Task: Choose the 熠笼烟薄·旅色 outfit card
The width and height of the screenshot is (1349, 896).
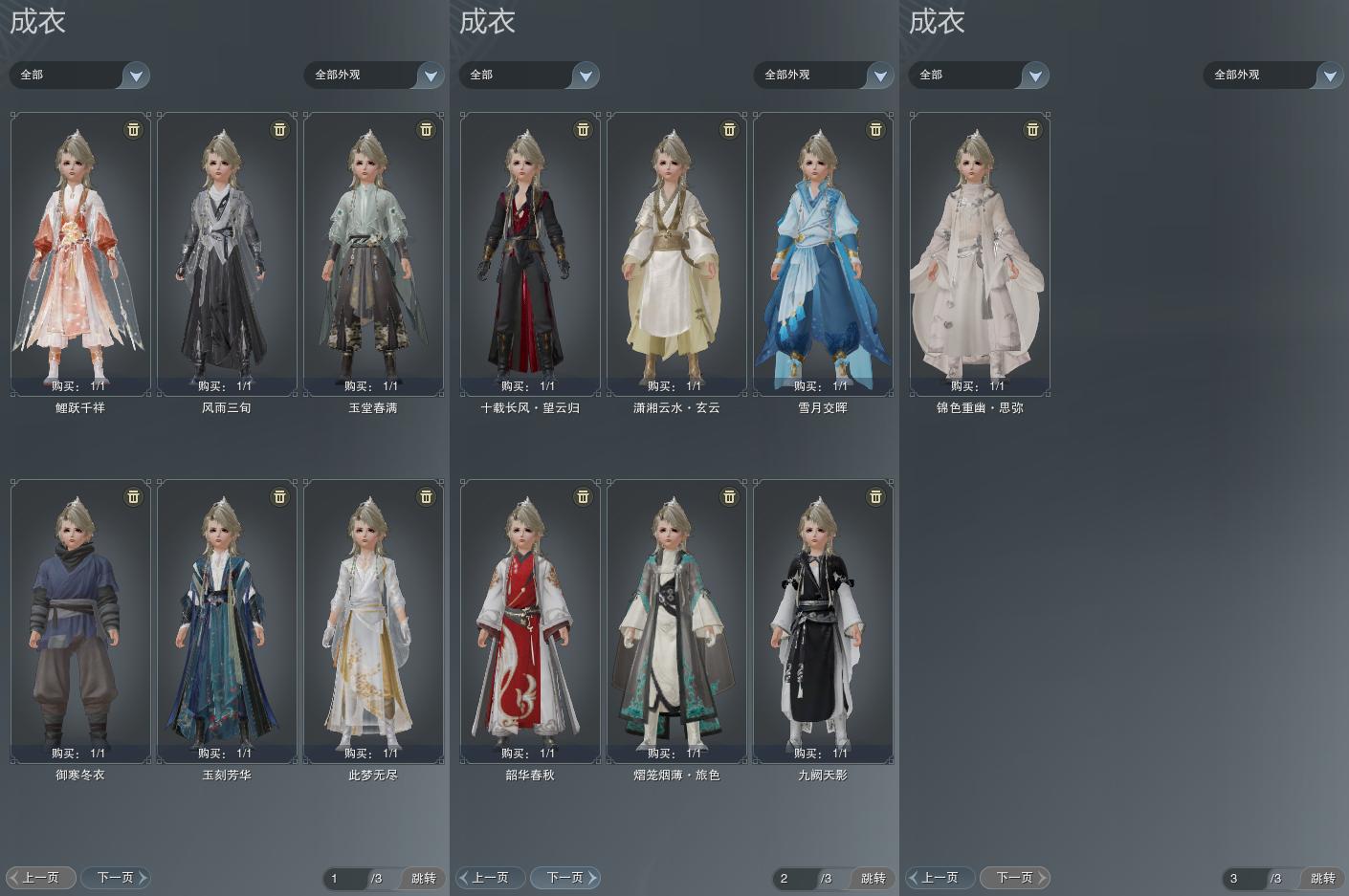Action: click(x=676, y=621)
